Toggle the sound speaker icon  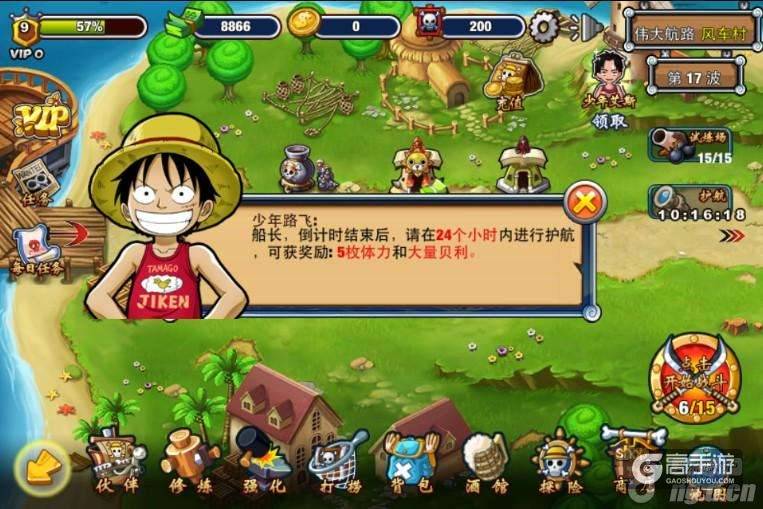click(x=587, y=24)
